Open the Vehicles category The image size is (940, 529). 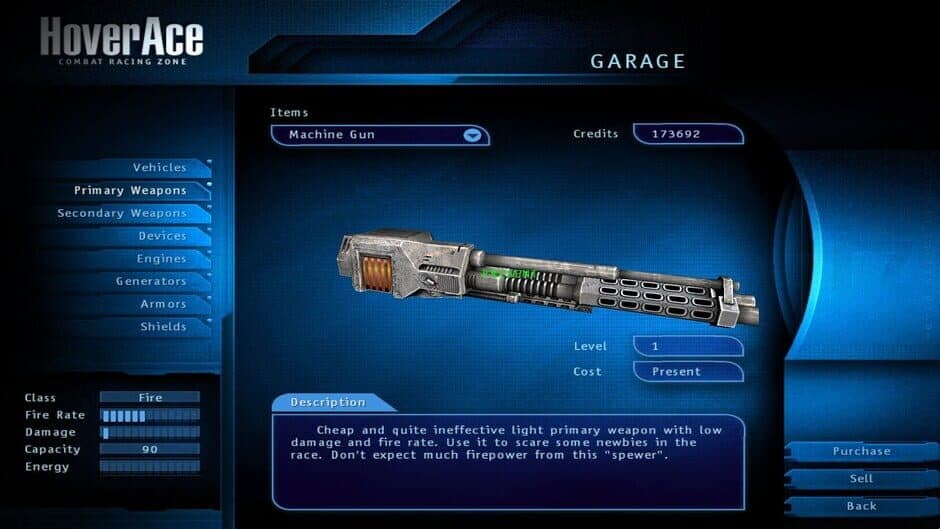[160, 167]
